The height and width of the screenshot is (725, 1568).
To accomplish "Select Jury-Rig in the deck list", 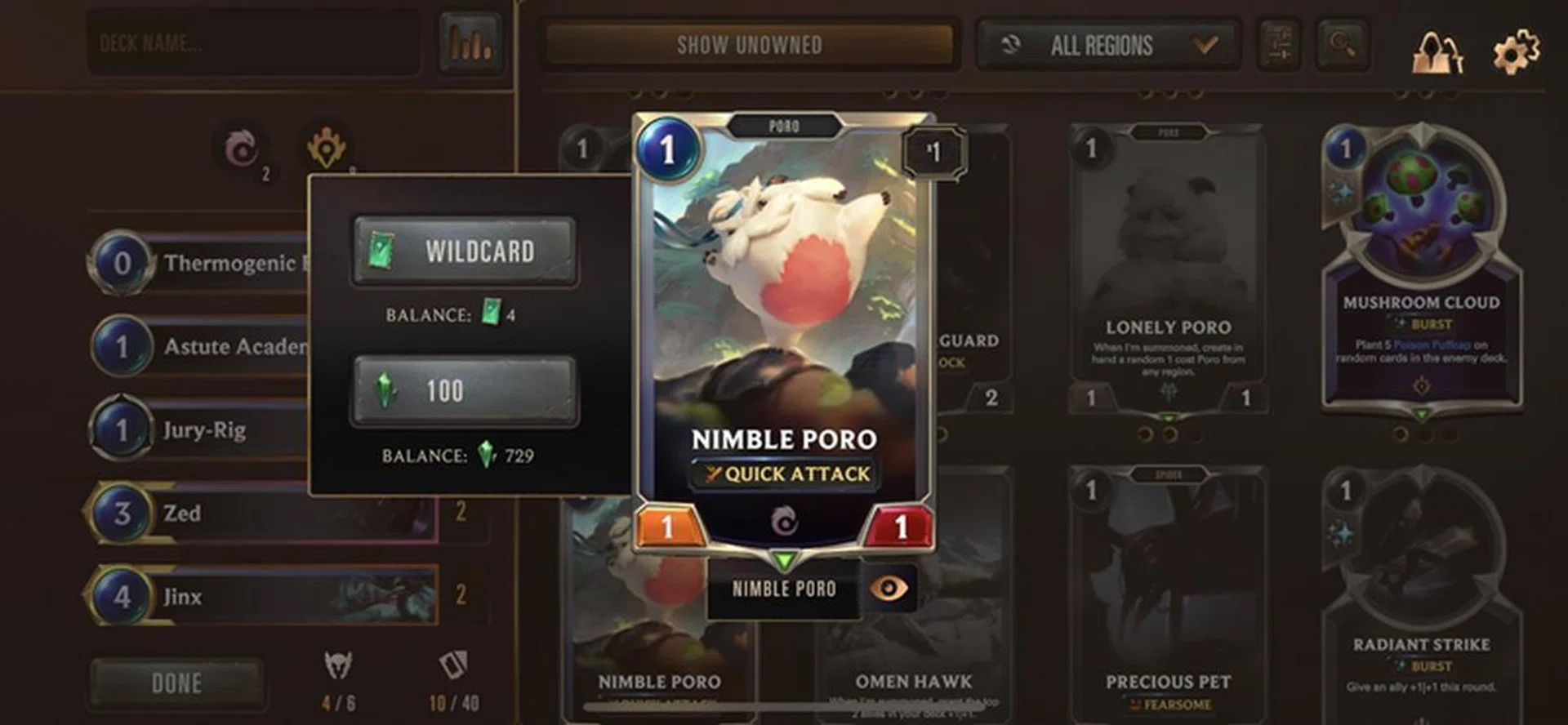I will [x=204, y=429].
